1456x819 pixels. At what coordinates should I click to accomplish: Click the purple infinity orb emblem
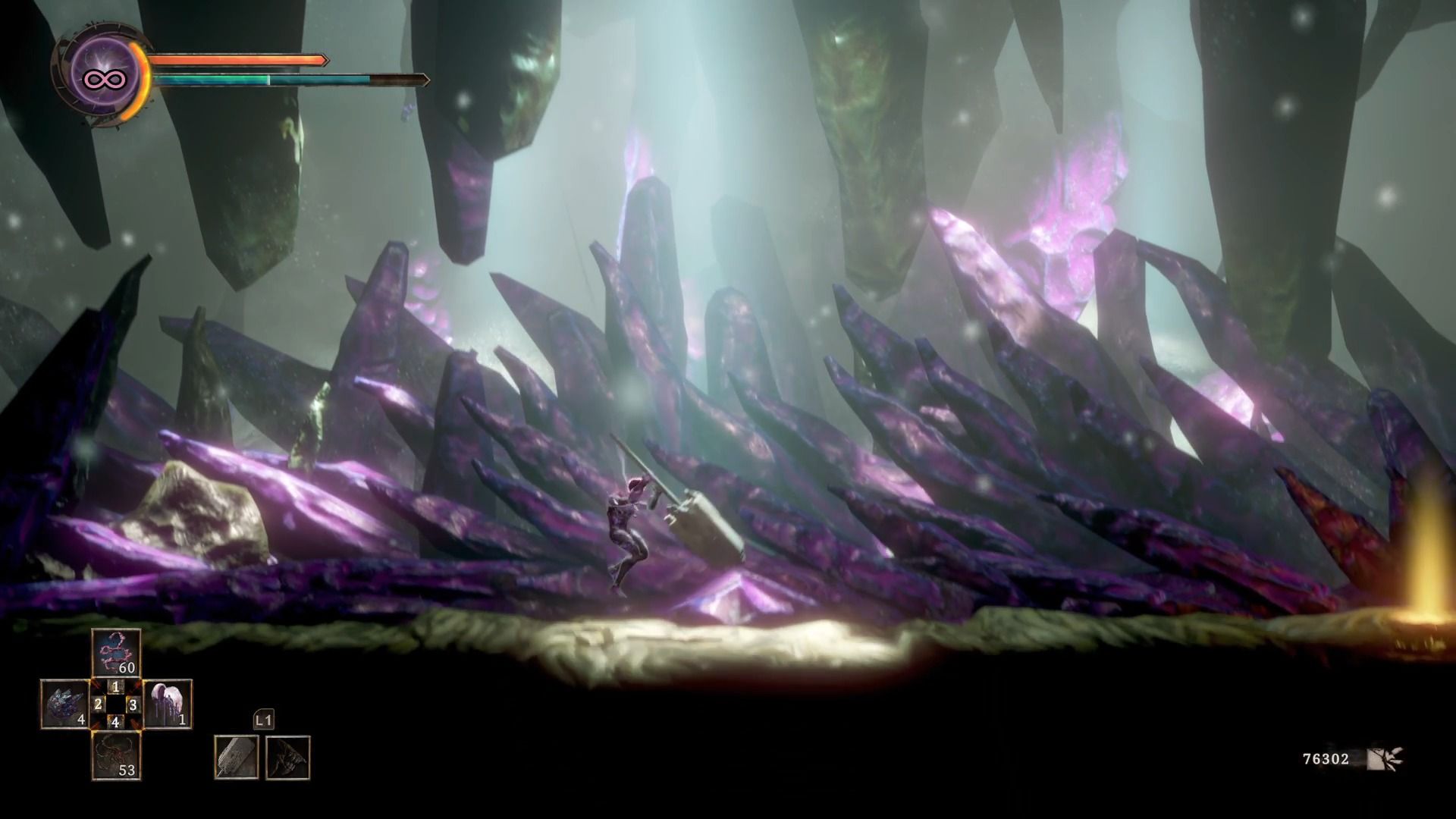(104, 77)
